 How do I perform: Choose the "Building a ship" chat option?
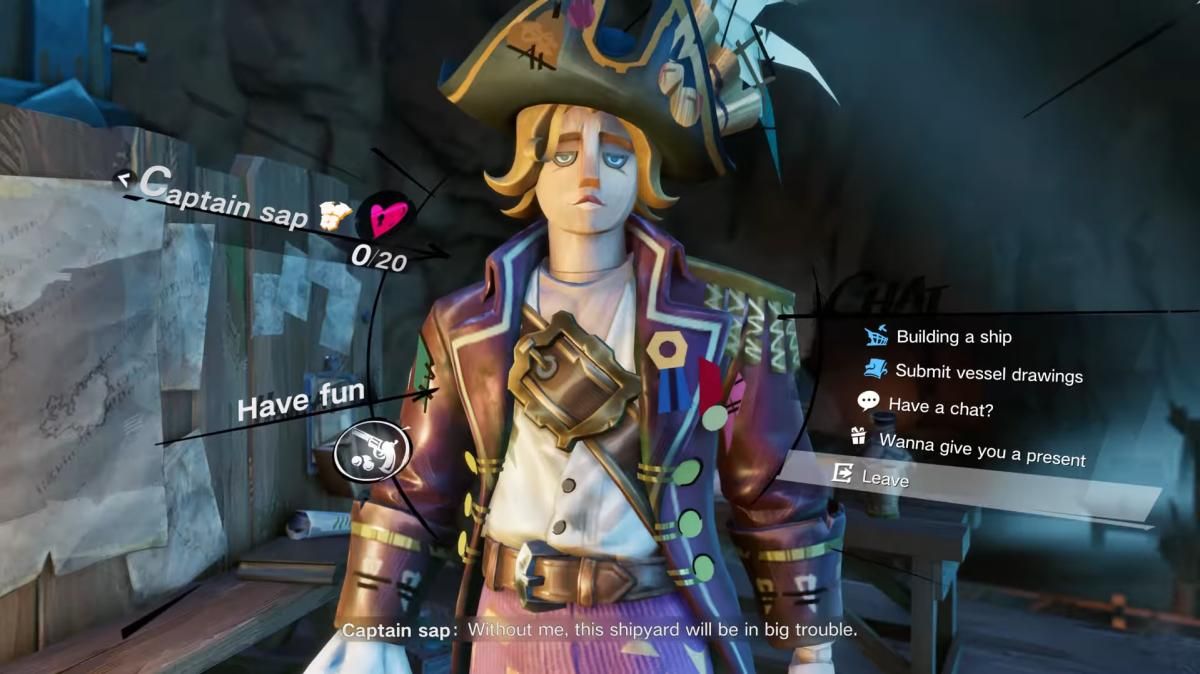[x=953, y=337]
